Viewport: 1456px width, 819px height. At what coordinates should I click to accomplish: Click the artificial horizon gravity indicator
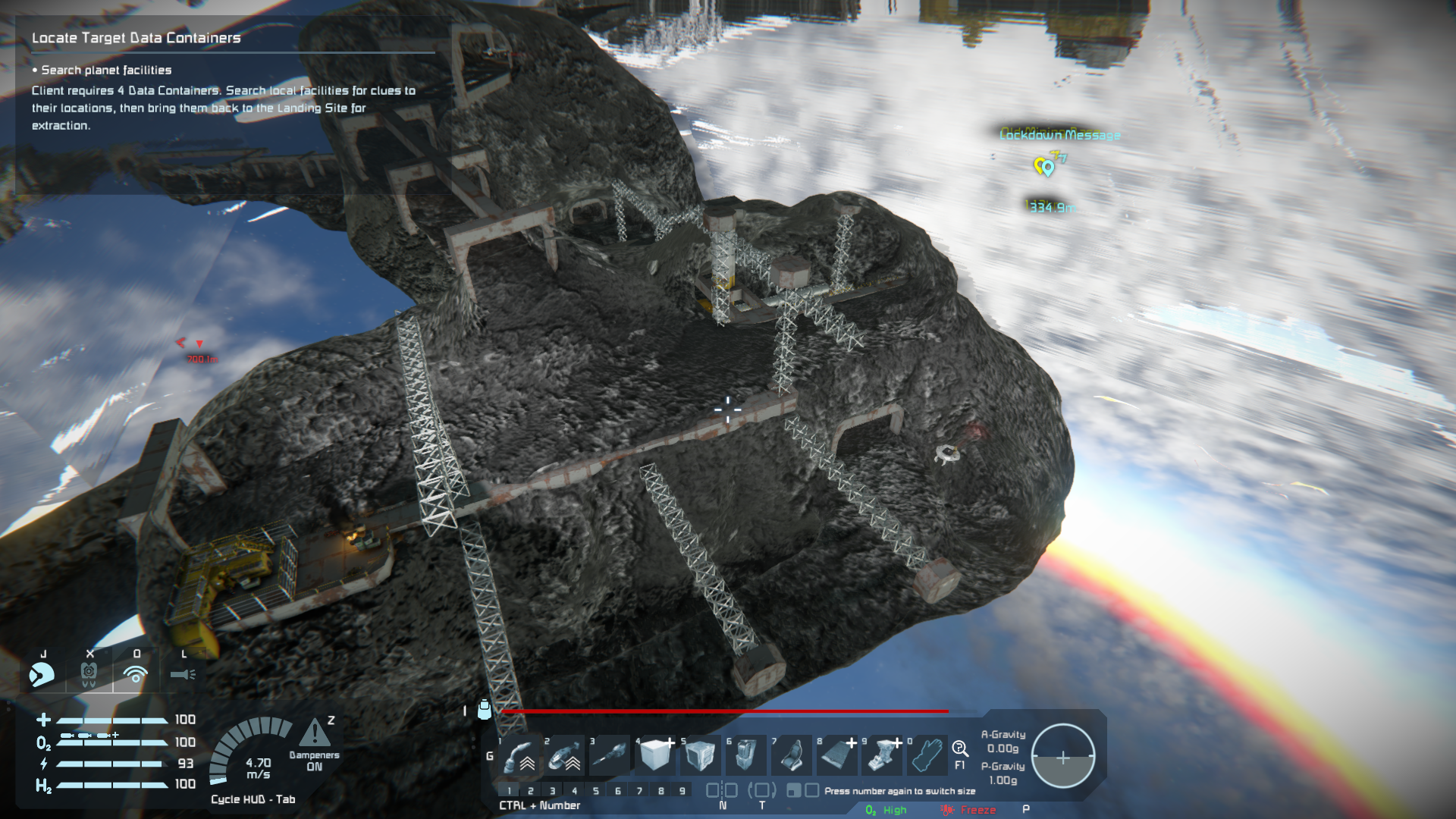1063,757
